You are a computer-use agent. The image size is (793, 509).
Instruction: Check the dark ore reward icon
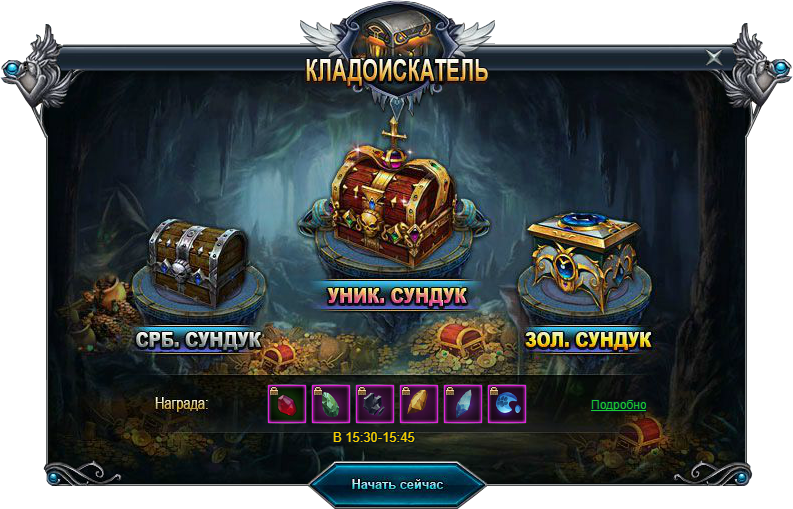pos(374,404)
